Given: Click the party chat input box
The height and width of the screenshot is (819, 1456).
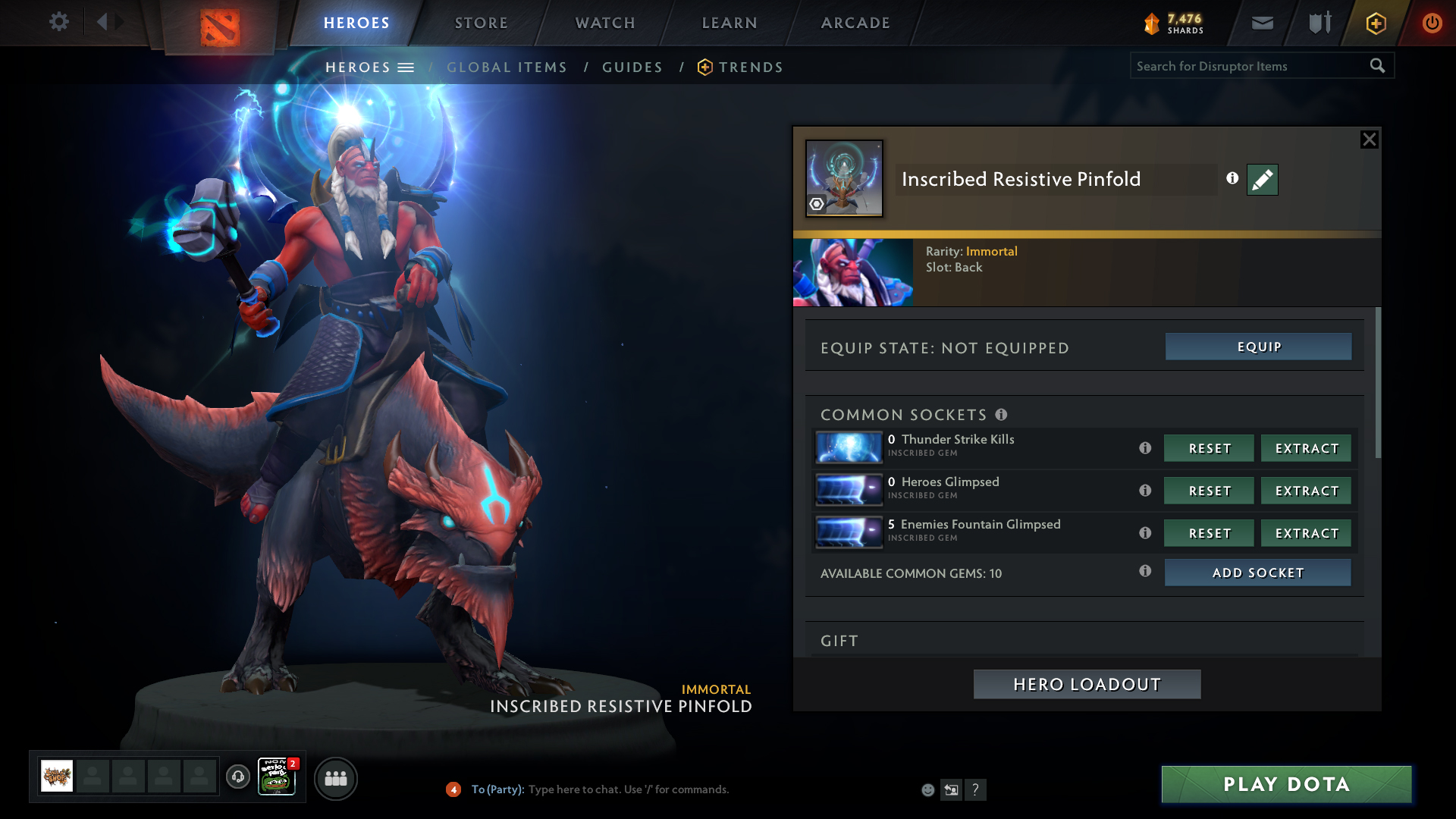Looking at the screenshot, I should 629,789.
